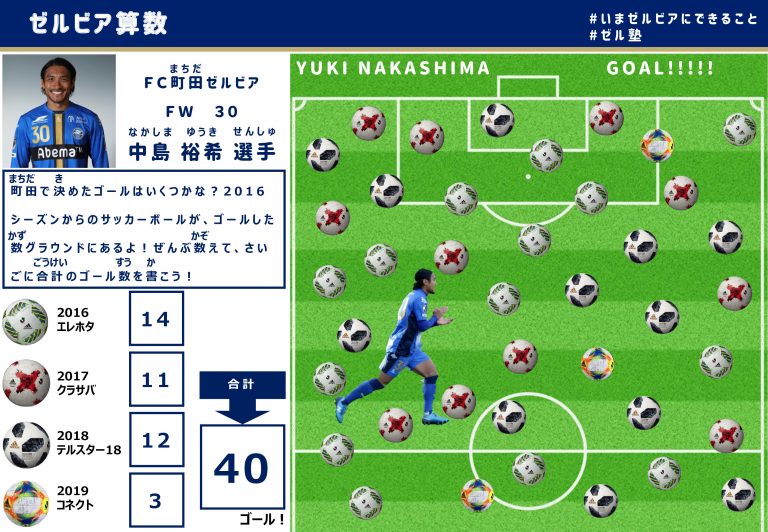Select the 2016 Errejota answer box

pyautogui.click(x=156, y=319)
